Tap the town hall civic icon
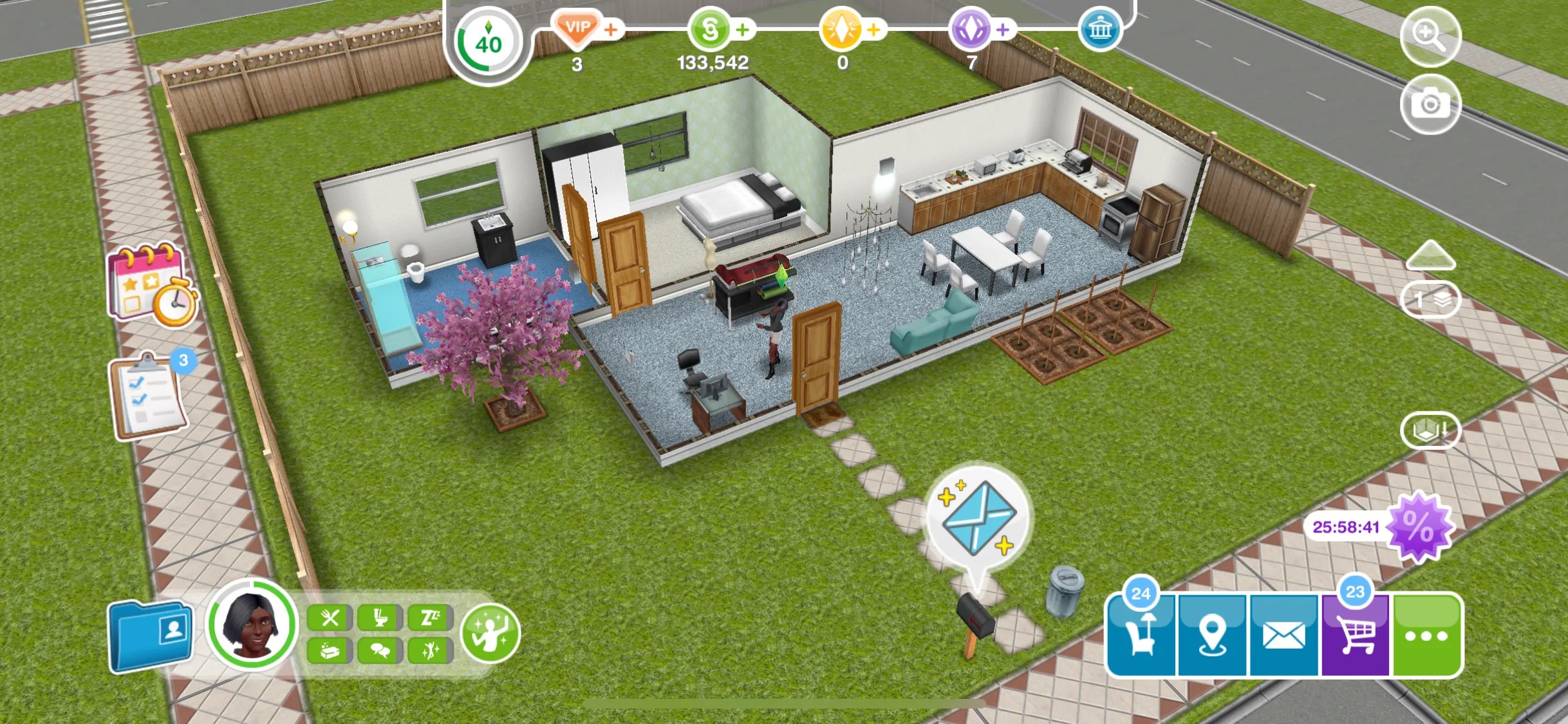Viewport: 1568px width, 724px height. click(x=1102, y=29)
